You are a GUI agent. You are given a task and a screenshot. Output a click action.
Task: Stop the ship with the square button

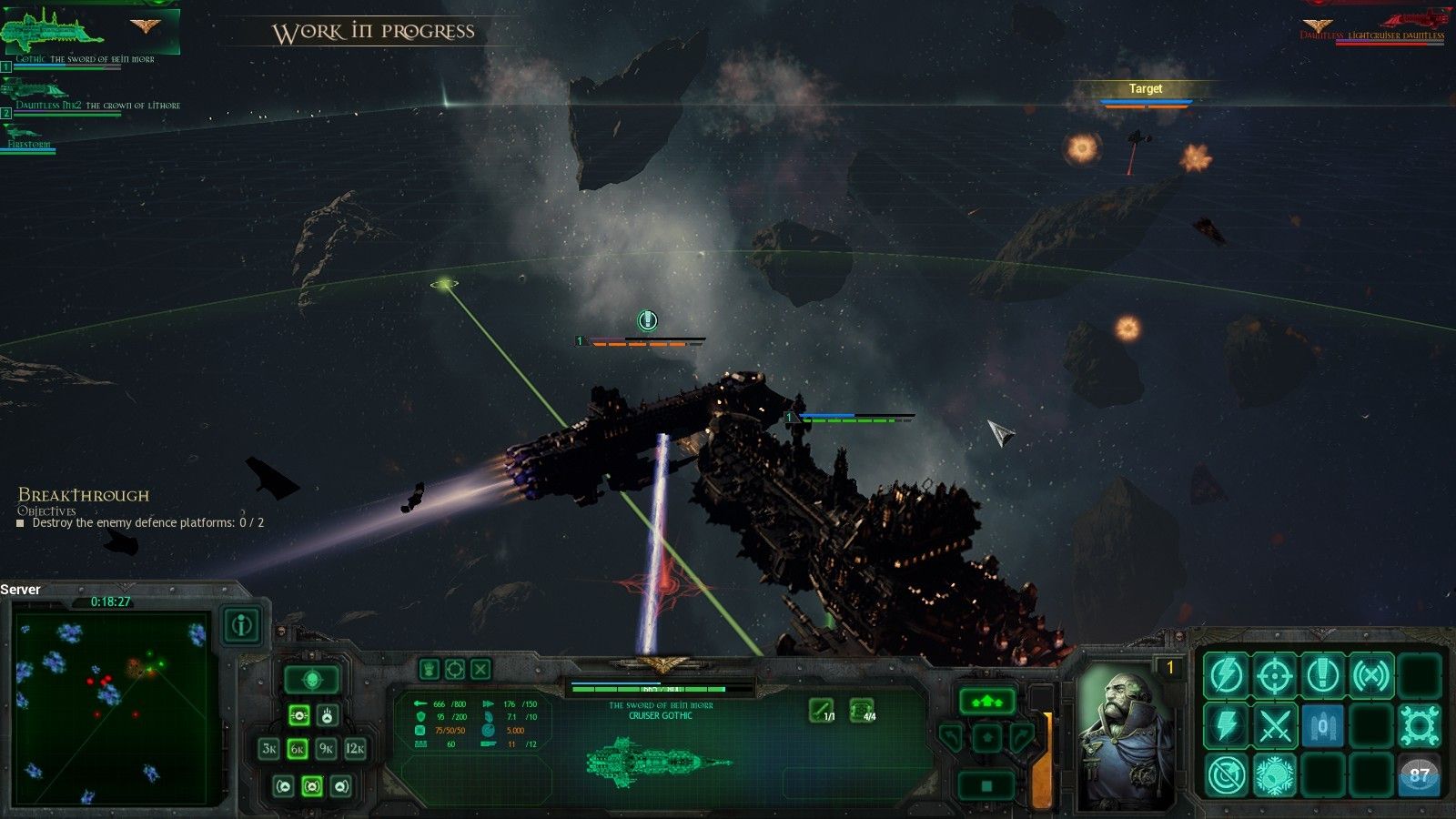click(x=986, y=784)
